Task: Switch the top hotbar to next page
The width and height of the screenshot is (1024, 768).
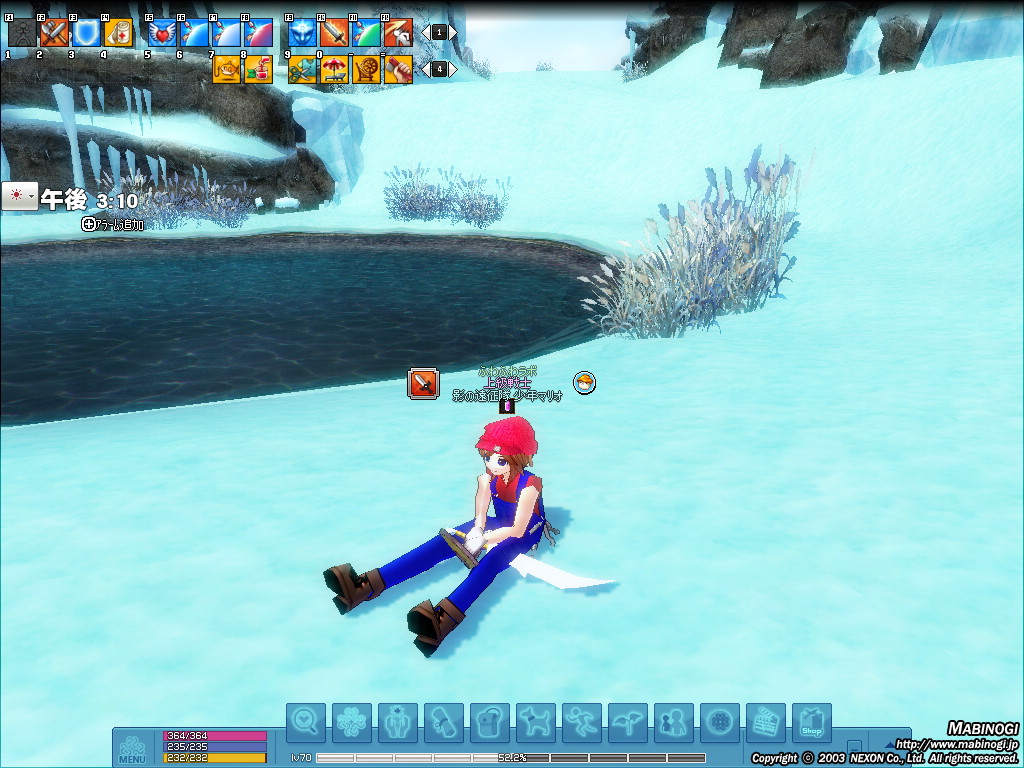Action: (x=453, y=32)
